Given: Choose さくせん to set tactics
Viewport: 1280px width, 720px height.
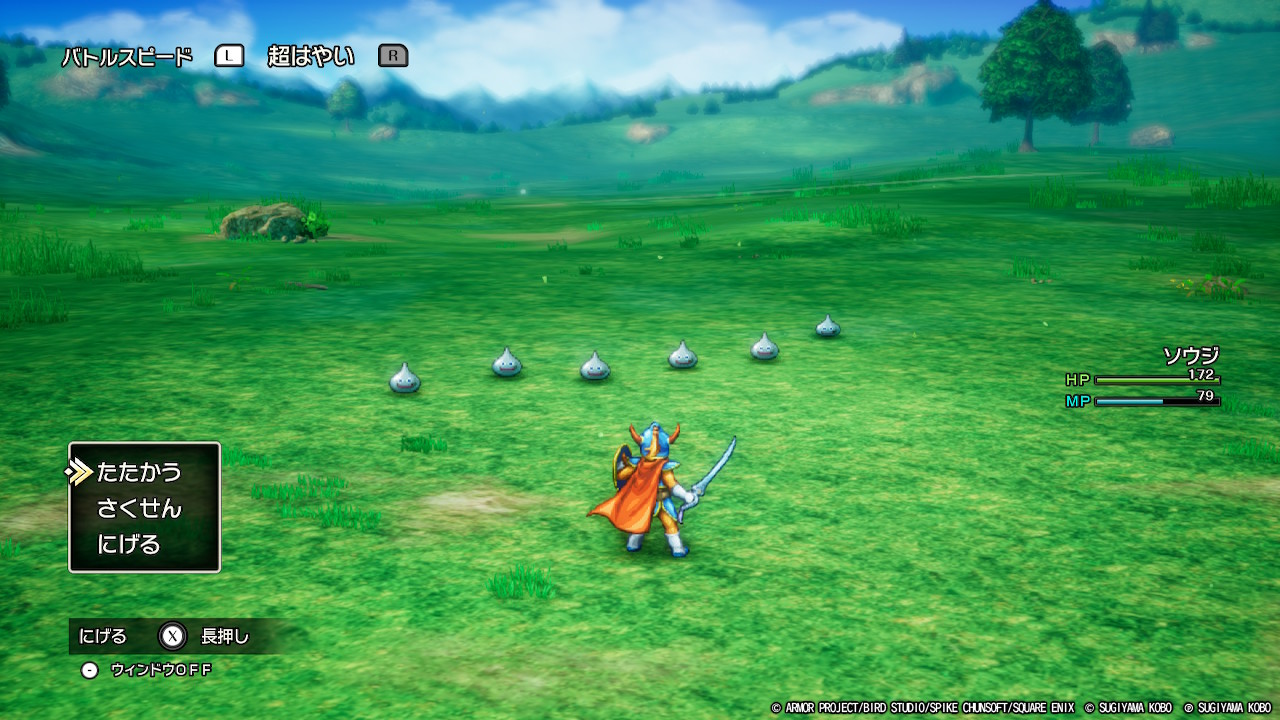Looking at the screenshot, I should point(139,508).
